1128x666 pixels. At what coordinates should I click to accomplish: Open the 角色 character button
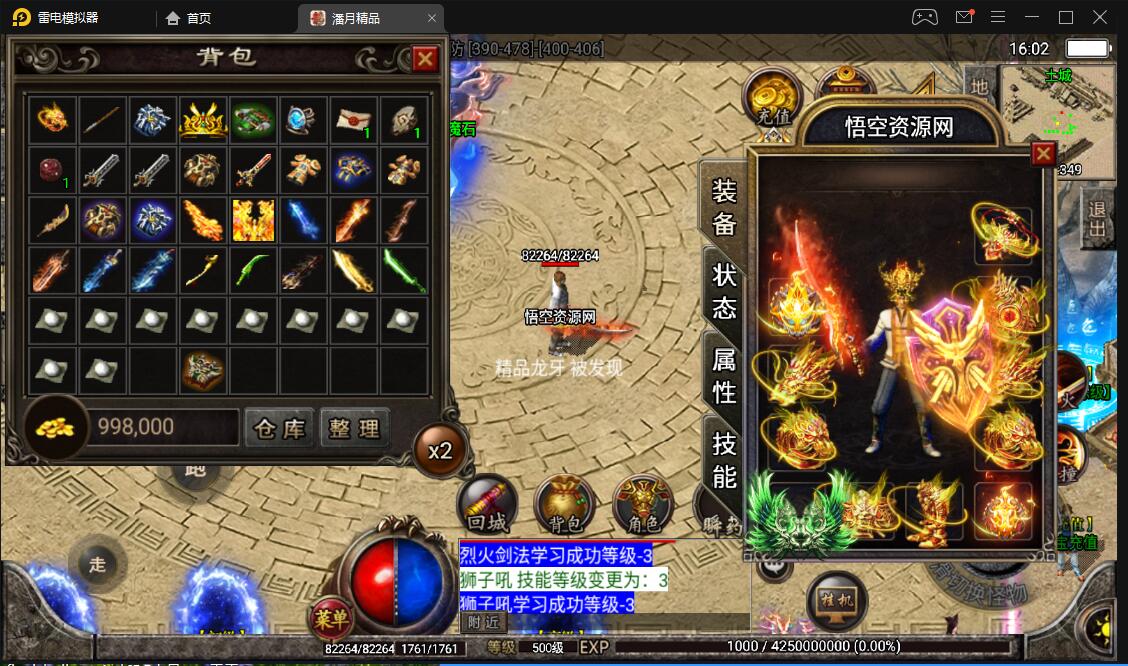642,503
